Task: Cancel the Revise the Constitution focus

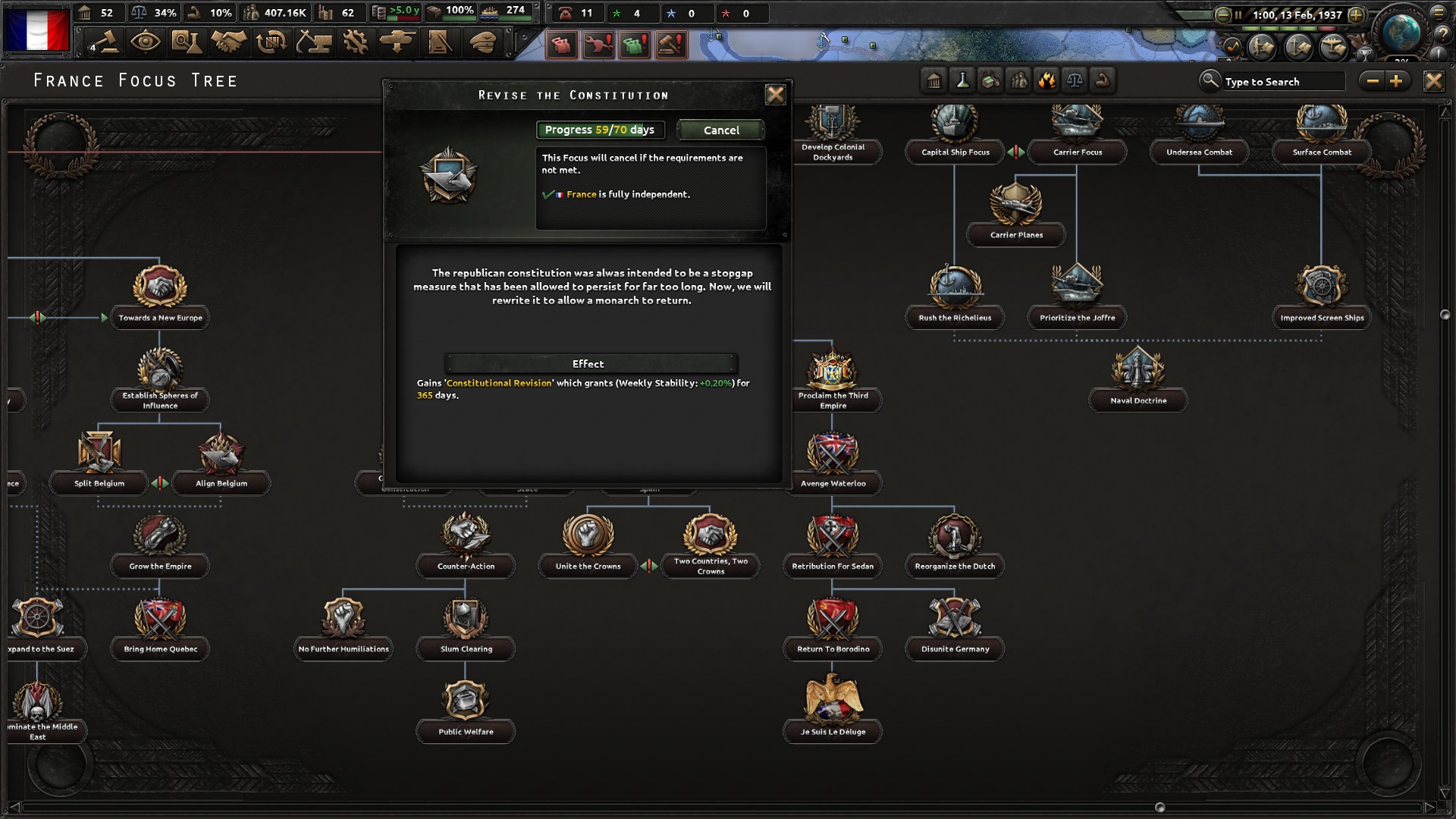Action: coord(720,130)
